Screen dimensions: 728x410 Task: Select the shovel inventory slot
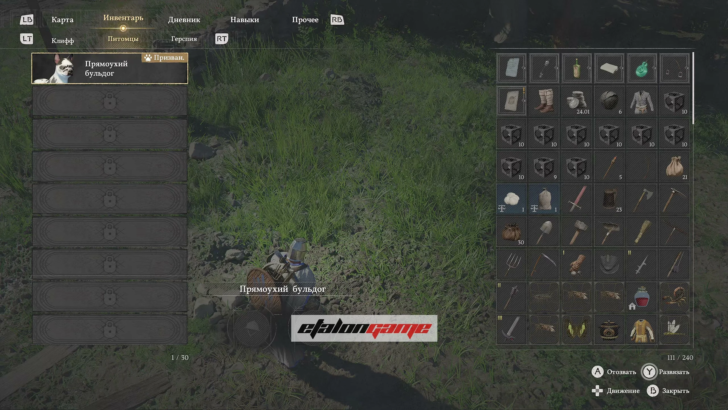[544, 232]
